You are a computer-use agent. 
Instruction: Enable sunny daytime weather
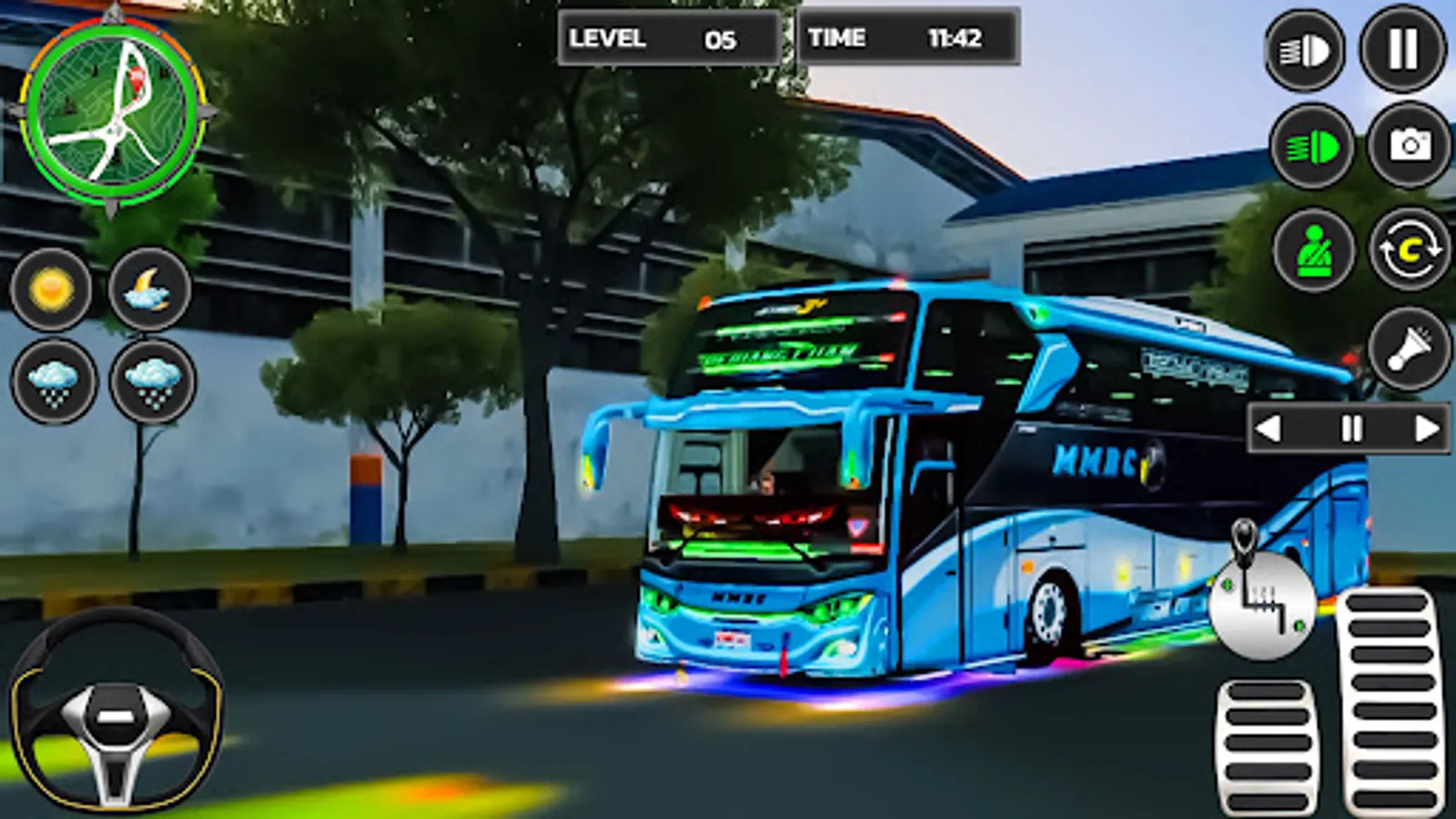(52, 291)
